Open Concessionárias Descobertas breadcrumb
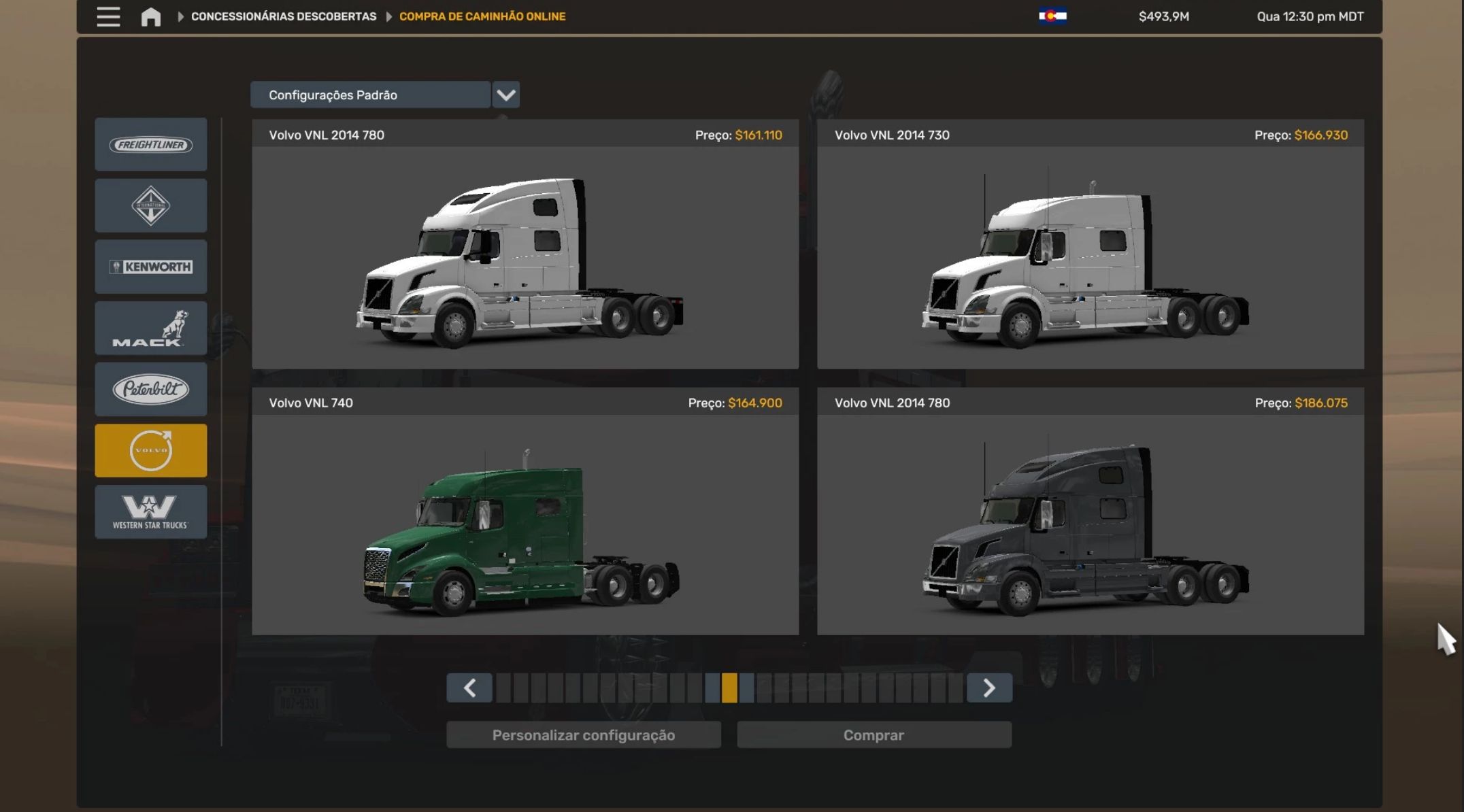Image resolution: width=1464 pixels, height=812 pixels. pos(283,16)
